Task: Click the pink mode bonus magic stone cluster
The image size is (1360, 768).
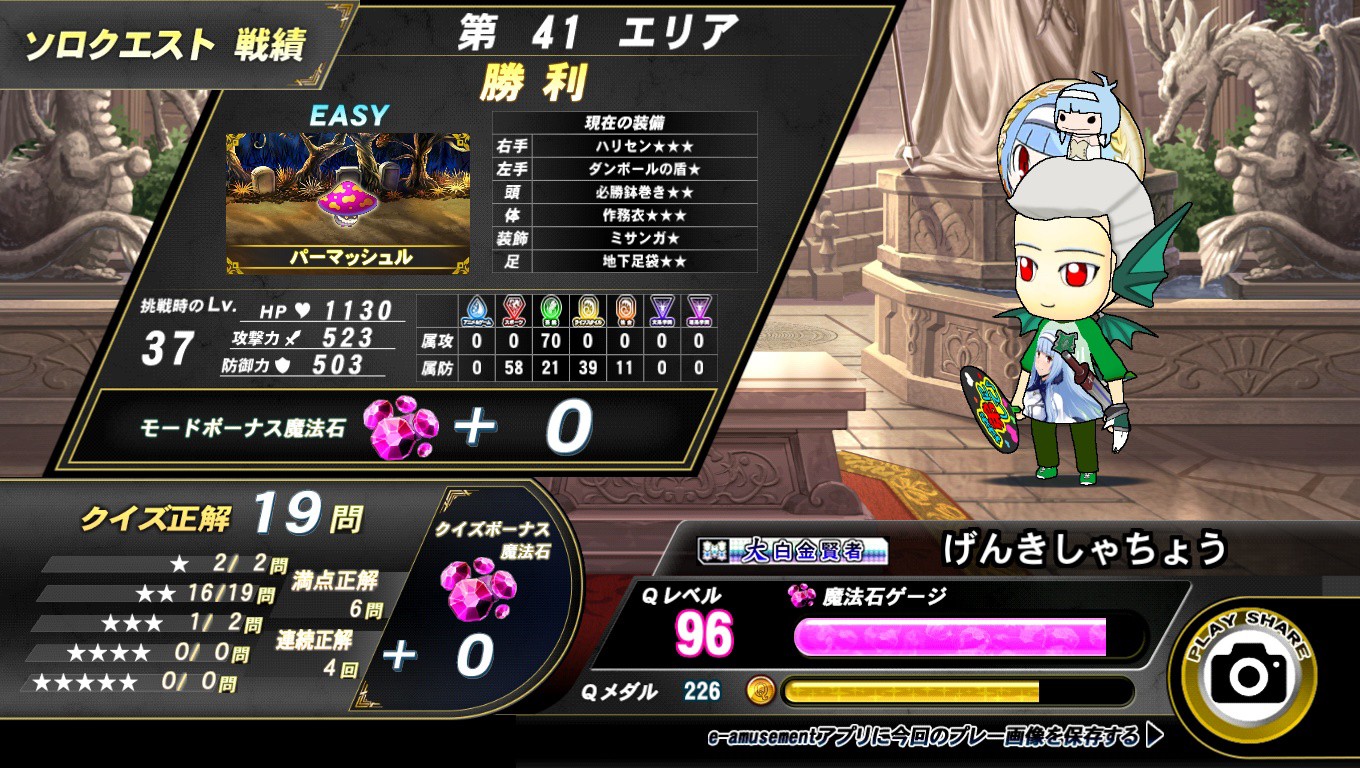Action: pos(405,429)
